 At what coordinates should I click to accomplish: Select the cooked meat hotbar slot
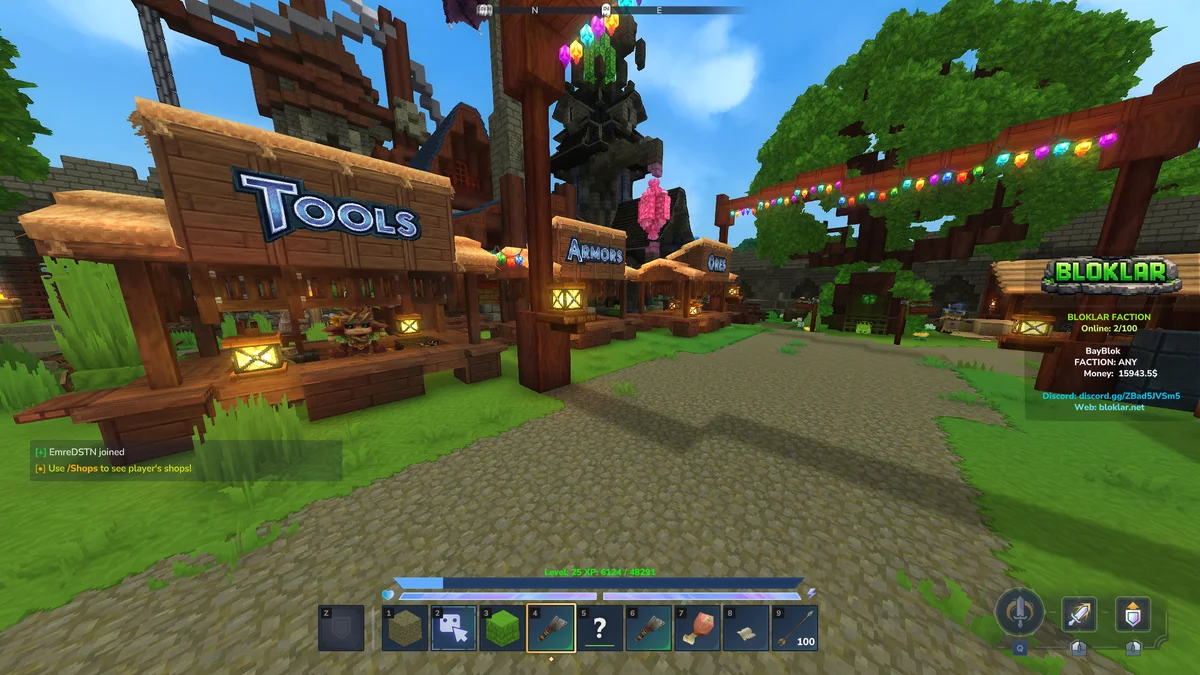697,628
